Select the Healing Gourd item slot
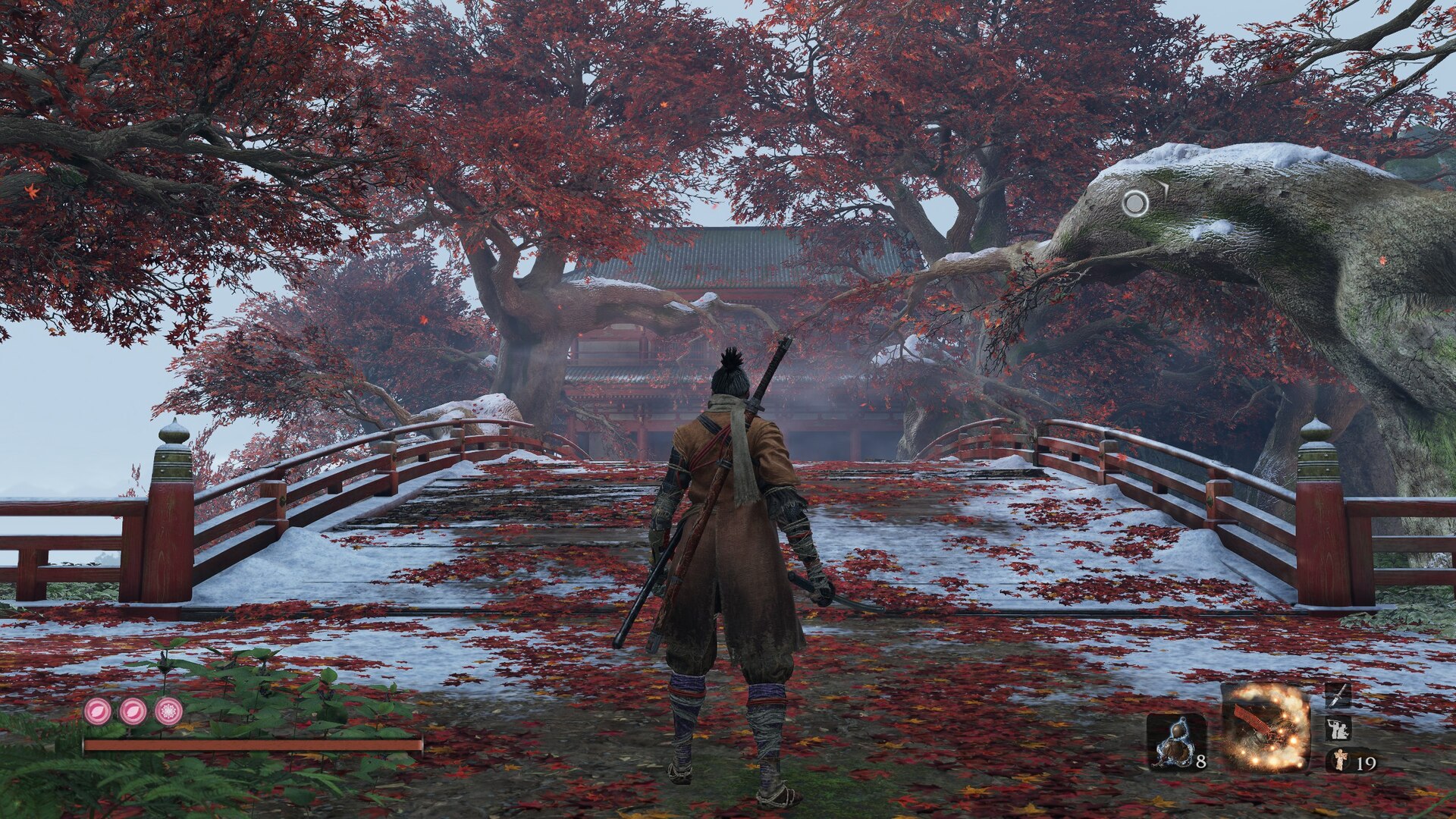Viewport: 1456px width, 819px height. pos(1175,742)
